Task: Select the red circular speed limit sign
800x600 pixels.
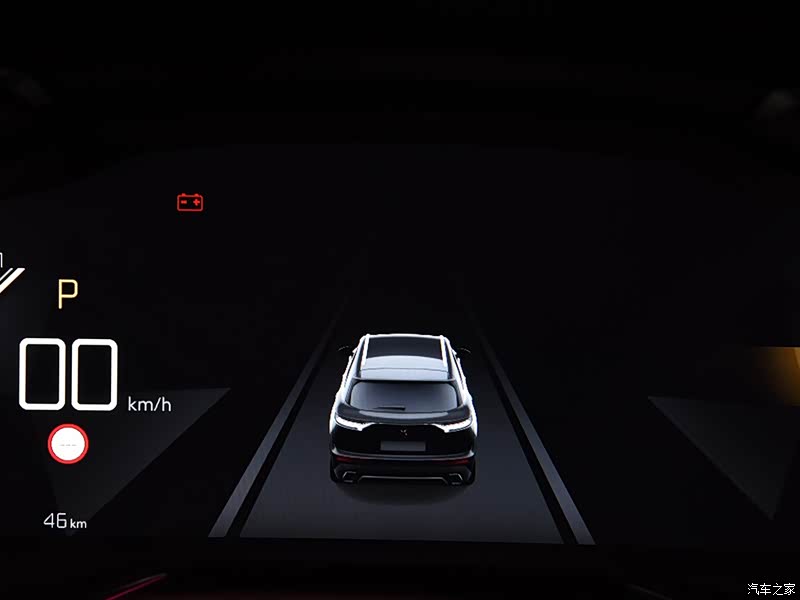Action: pyautogui.click(x=68, y=443)
